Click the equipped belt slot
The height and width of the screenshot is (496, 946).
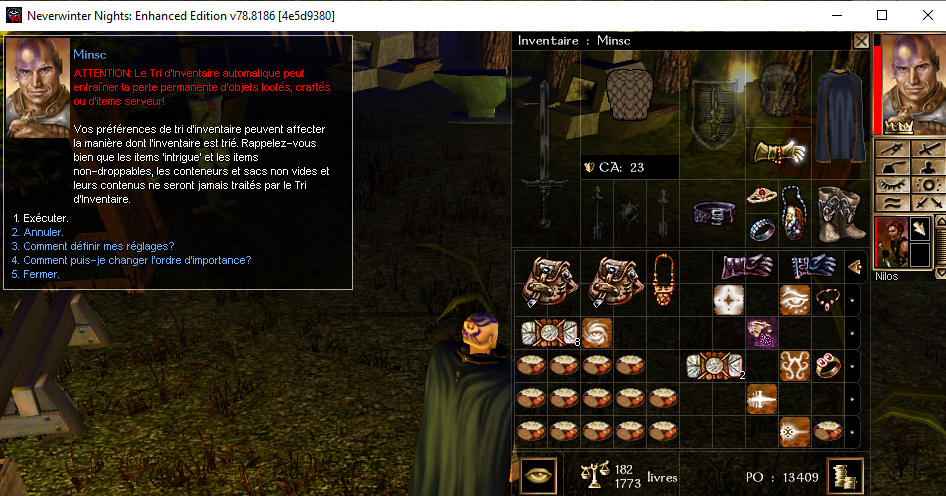point(714,212)
